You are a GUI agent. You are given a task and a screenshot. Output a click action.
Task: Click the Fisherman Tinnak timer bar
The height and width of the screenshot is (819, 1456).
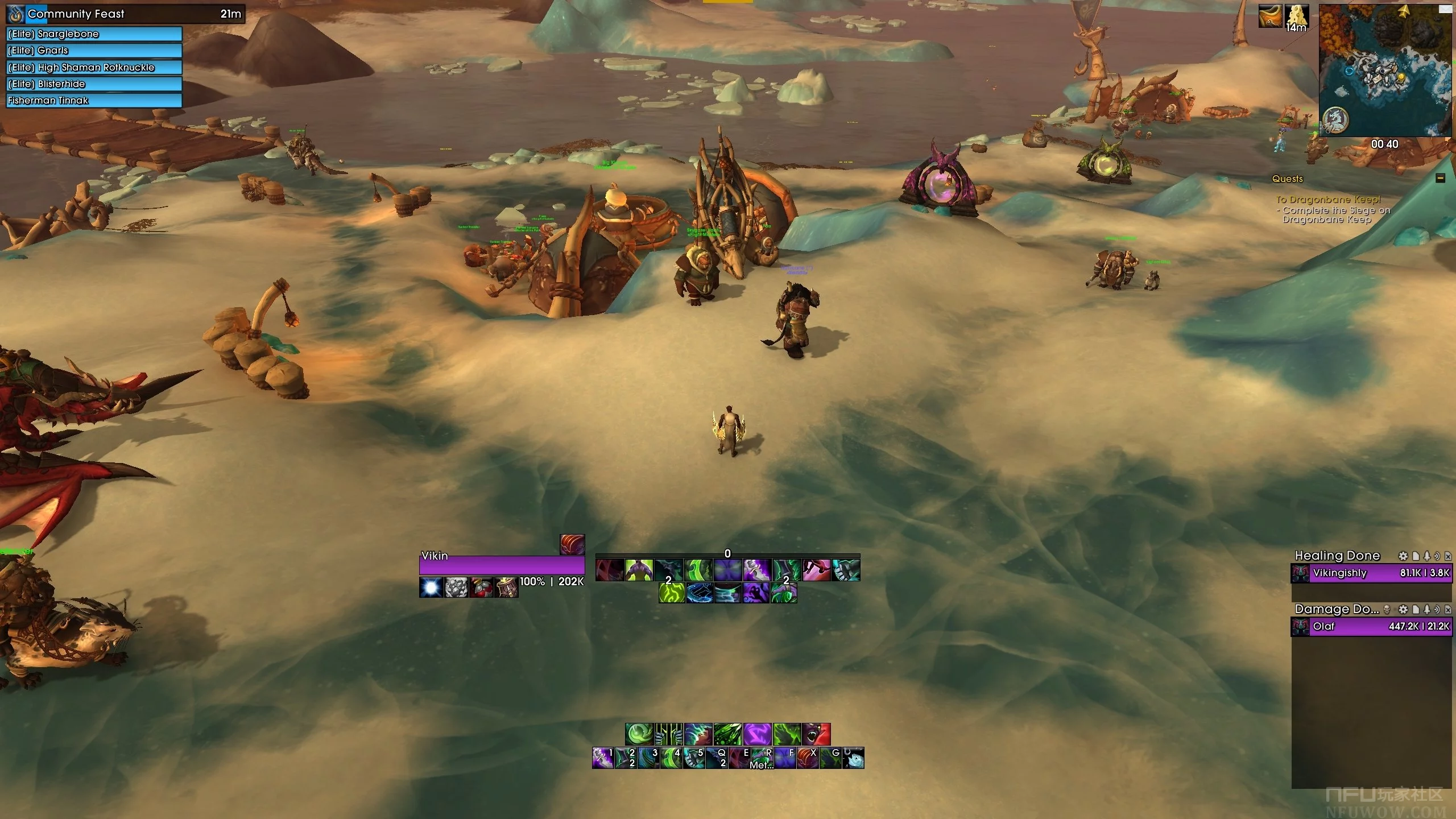coord(94,101)
